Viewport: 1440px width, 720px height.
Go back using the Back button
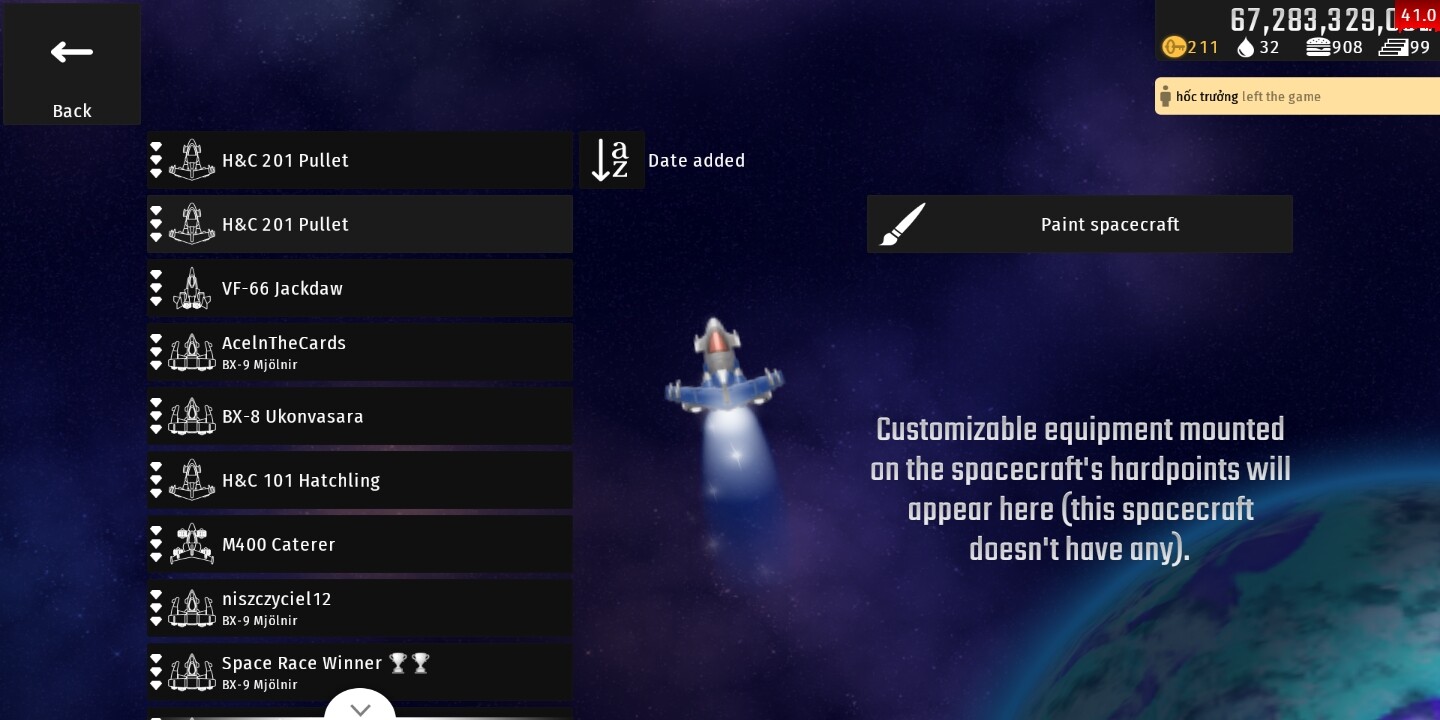[72, 65]
